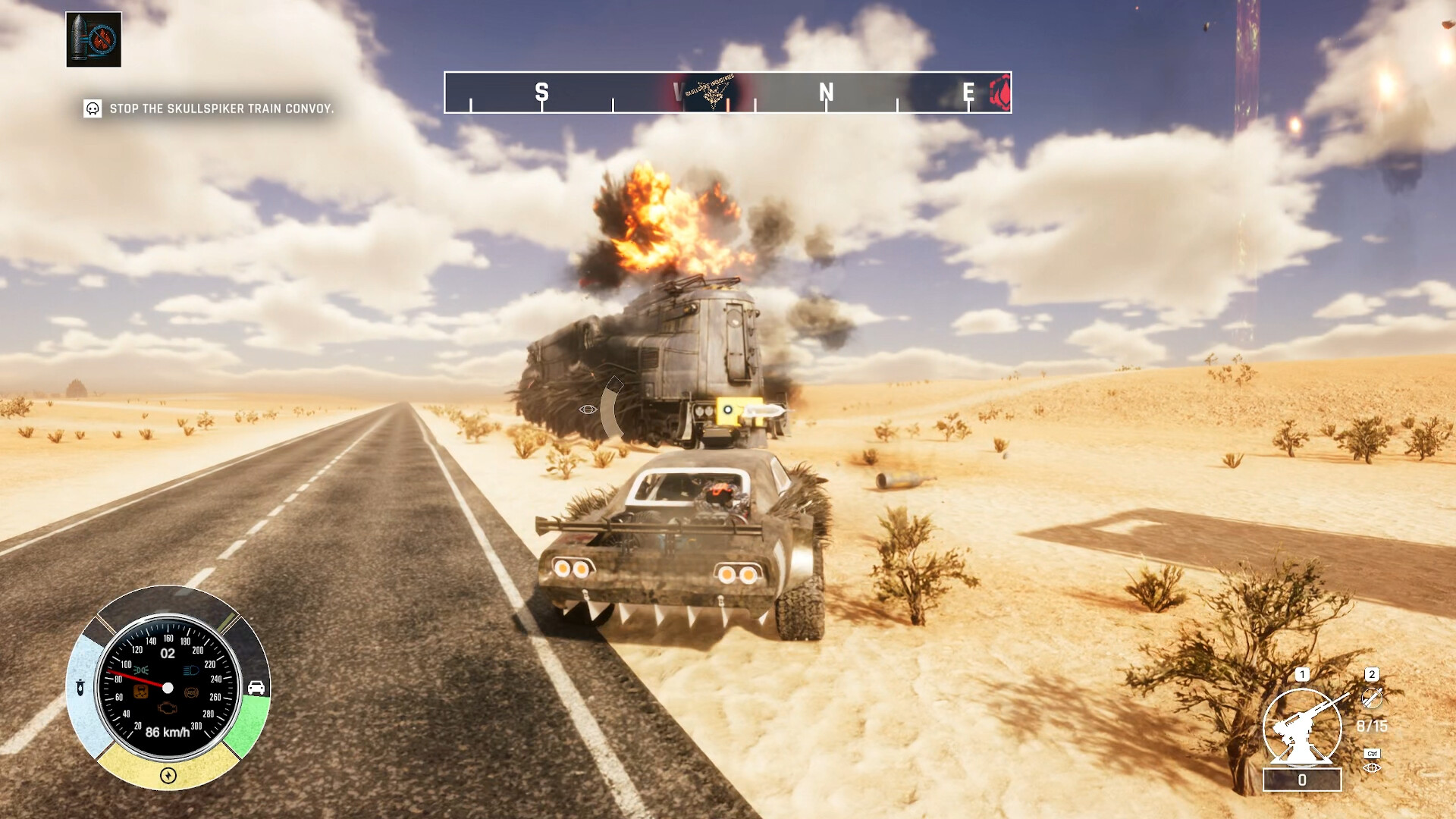This screenshot has width=1456, height=819.
Task: Toggle the targeting eye view icon
Action: point(1372,768)
